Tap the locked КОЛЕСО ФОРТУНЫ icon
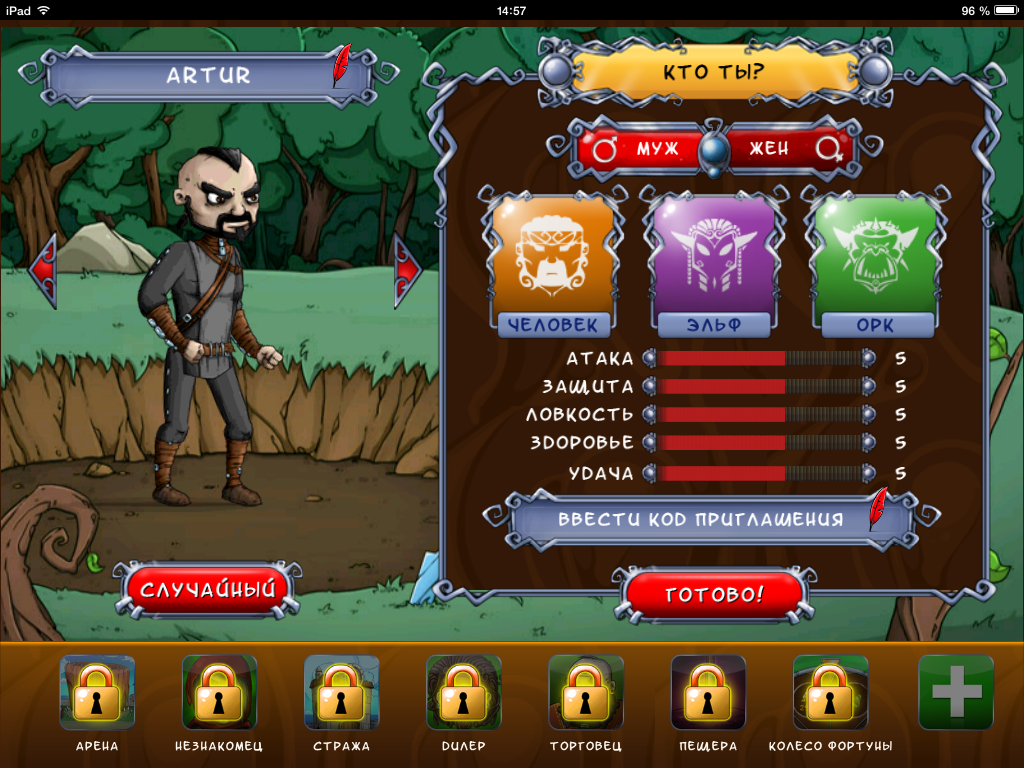This screenshot has width=1024, height=768. (x=830, y=692)
